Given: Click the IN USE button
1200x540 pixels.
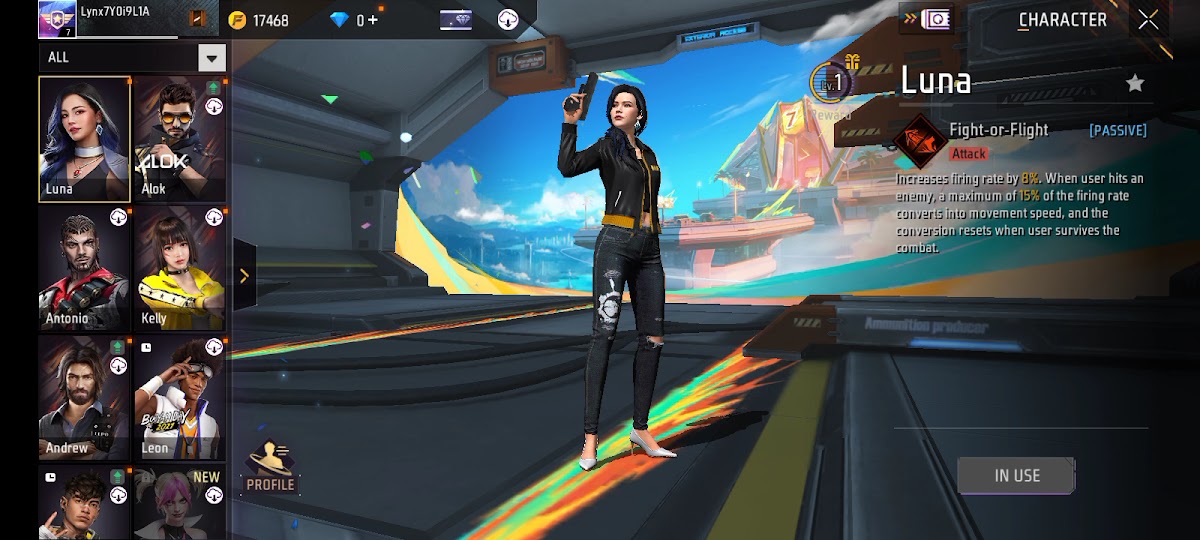Looking at the screenshot, I should pos(1016,476).
